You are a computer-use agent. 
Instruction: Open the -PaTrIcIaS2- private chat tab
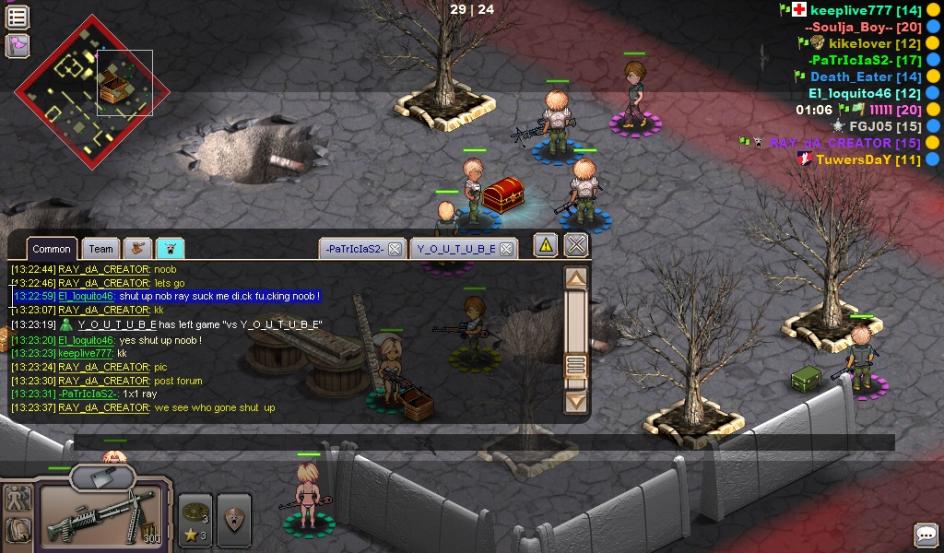coord(353,248)
